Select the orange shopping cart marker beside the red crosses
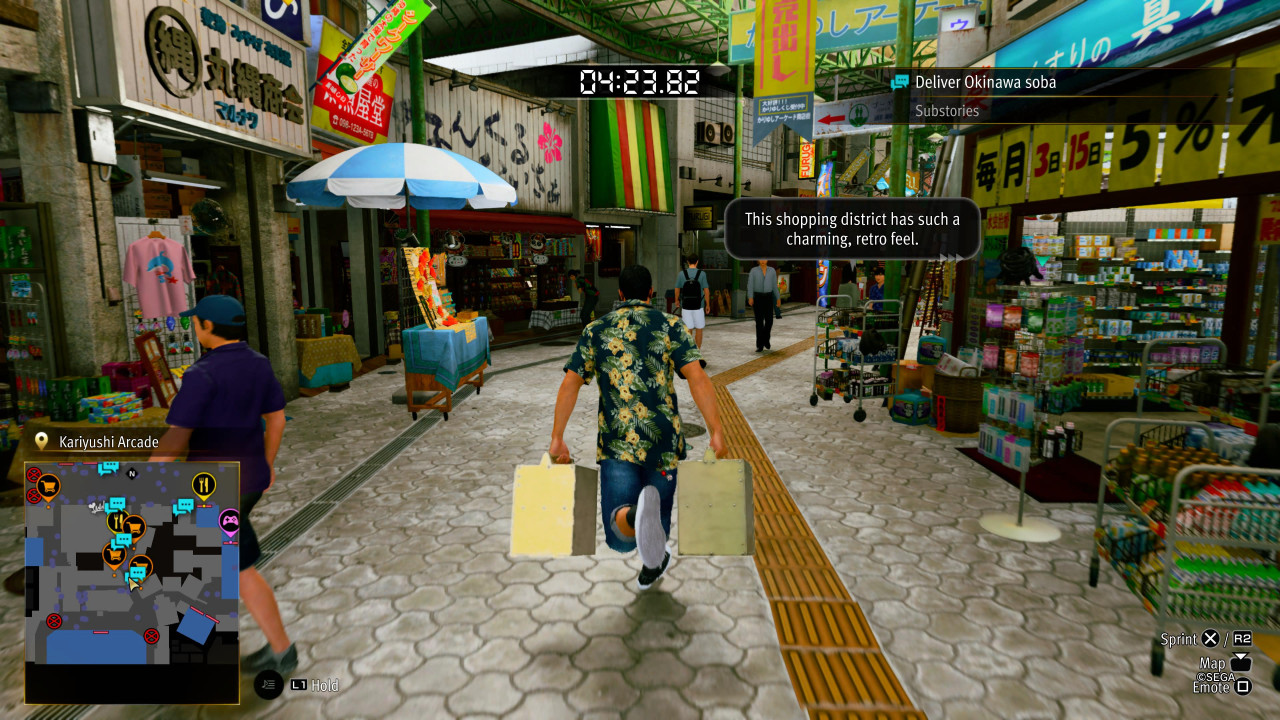Image resolution: width=1280 pixels, height=720 pixels. click(x=48, y=487)
